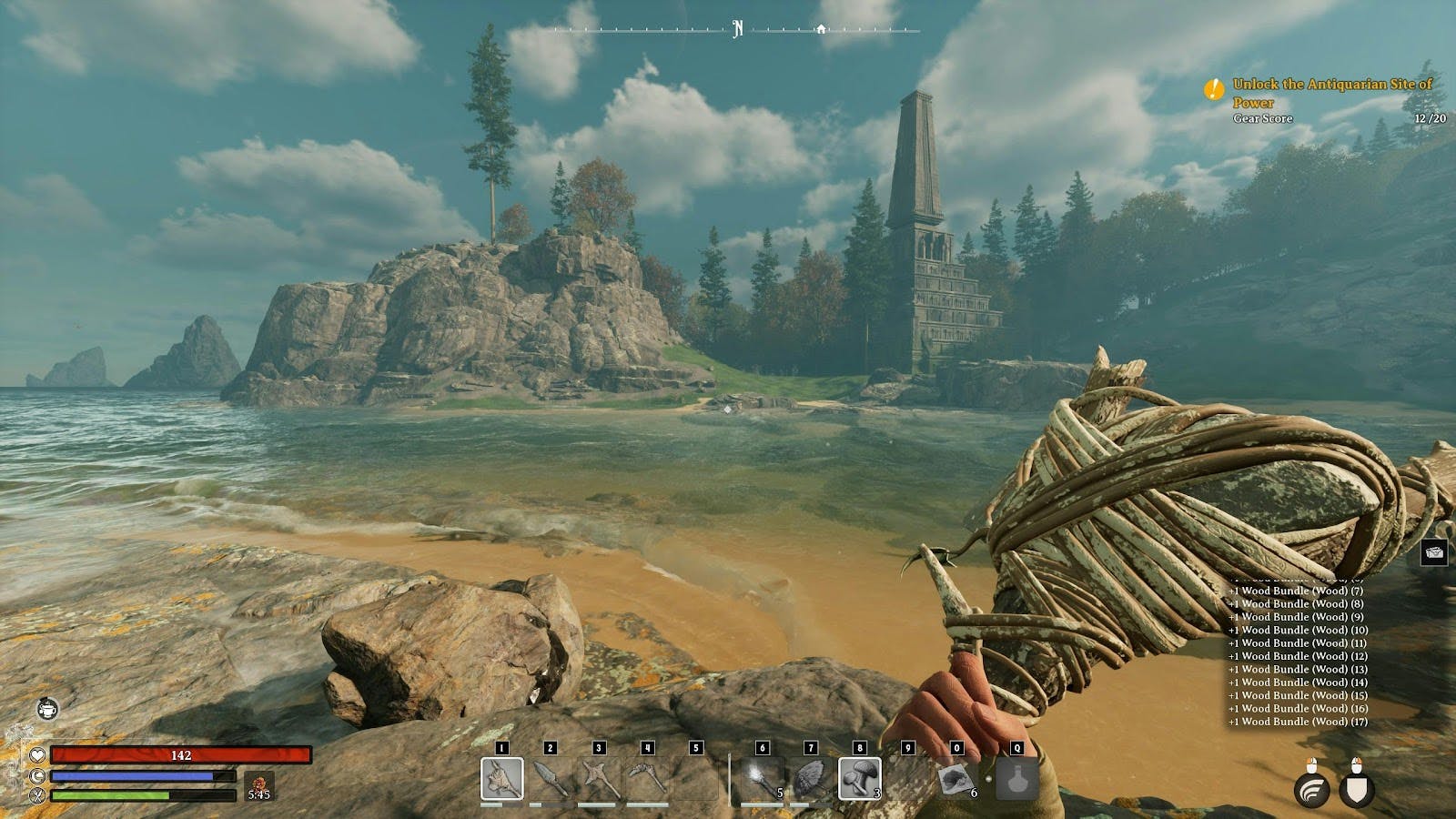Click the teacup status icon

[47, 708]
